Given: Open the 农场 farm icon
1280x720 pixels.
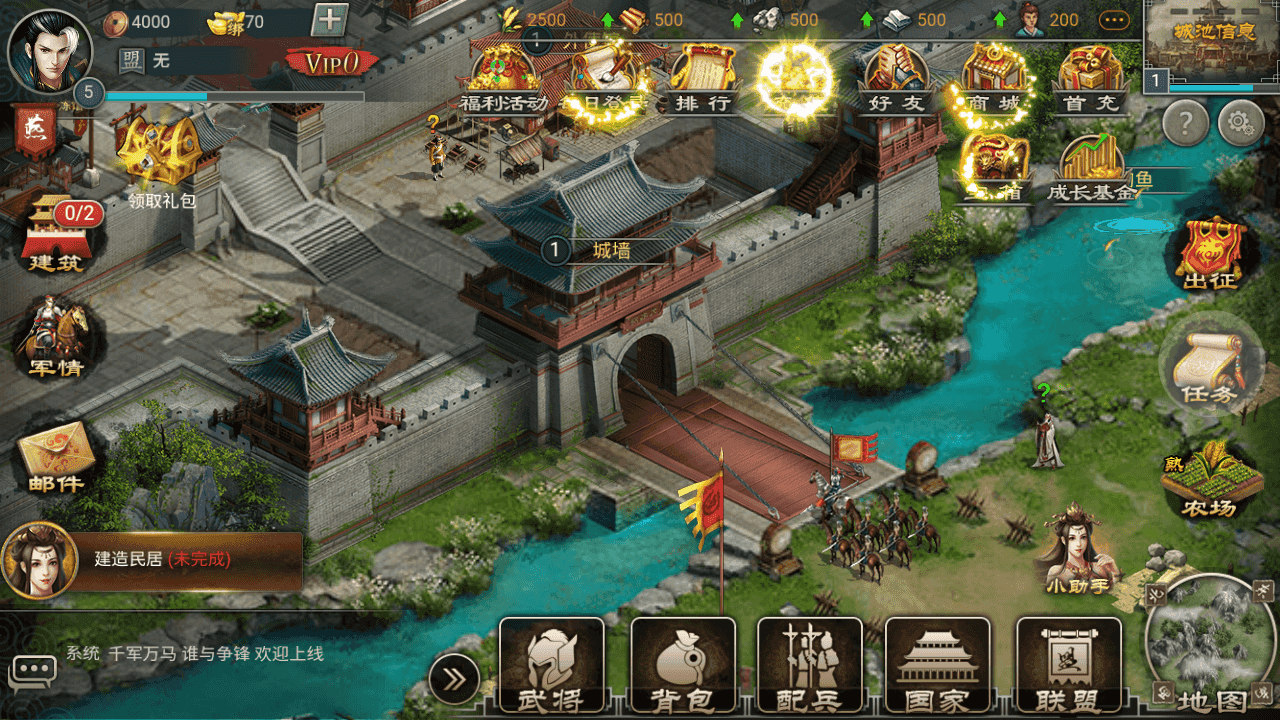Looking at the screenshot, I should coord(1210,480).
